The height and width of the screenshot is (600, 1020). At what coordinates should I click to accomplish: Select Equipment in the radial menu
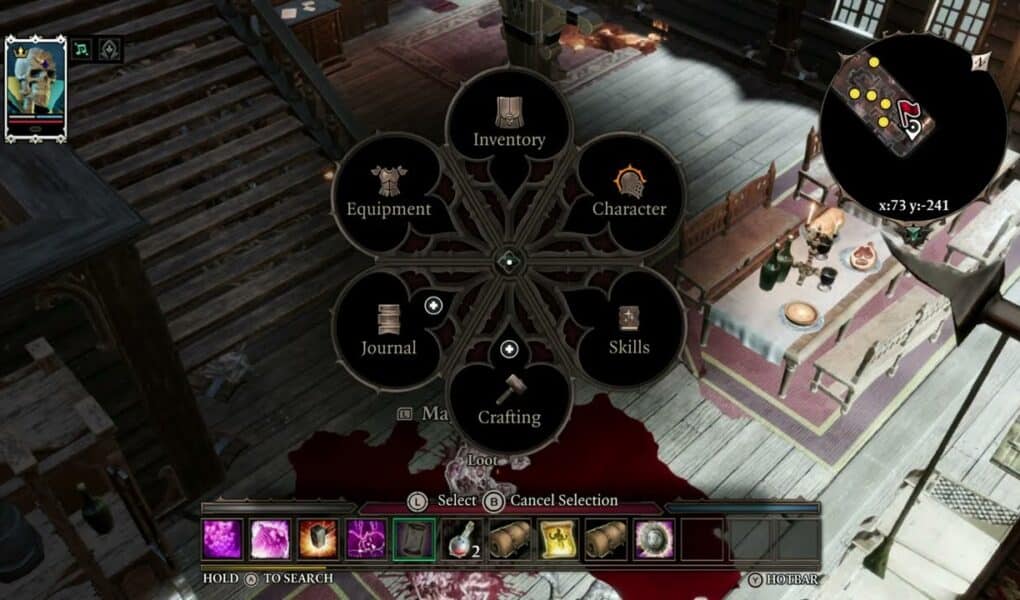(388, 193)
